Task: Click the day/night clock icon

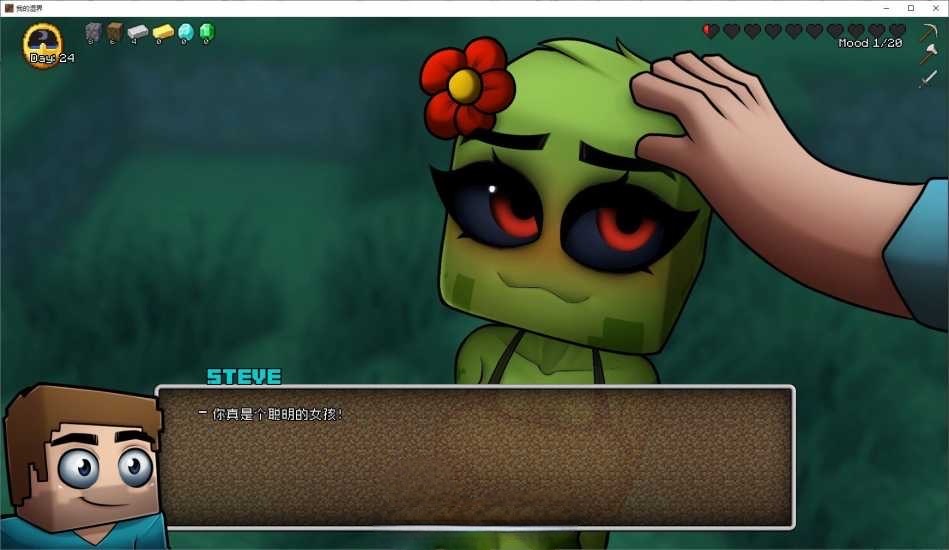Action: 43,42
